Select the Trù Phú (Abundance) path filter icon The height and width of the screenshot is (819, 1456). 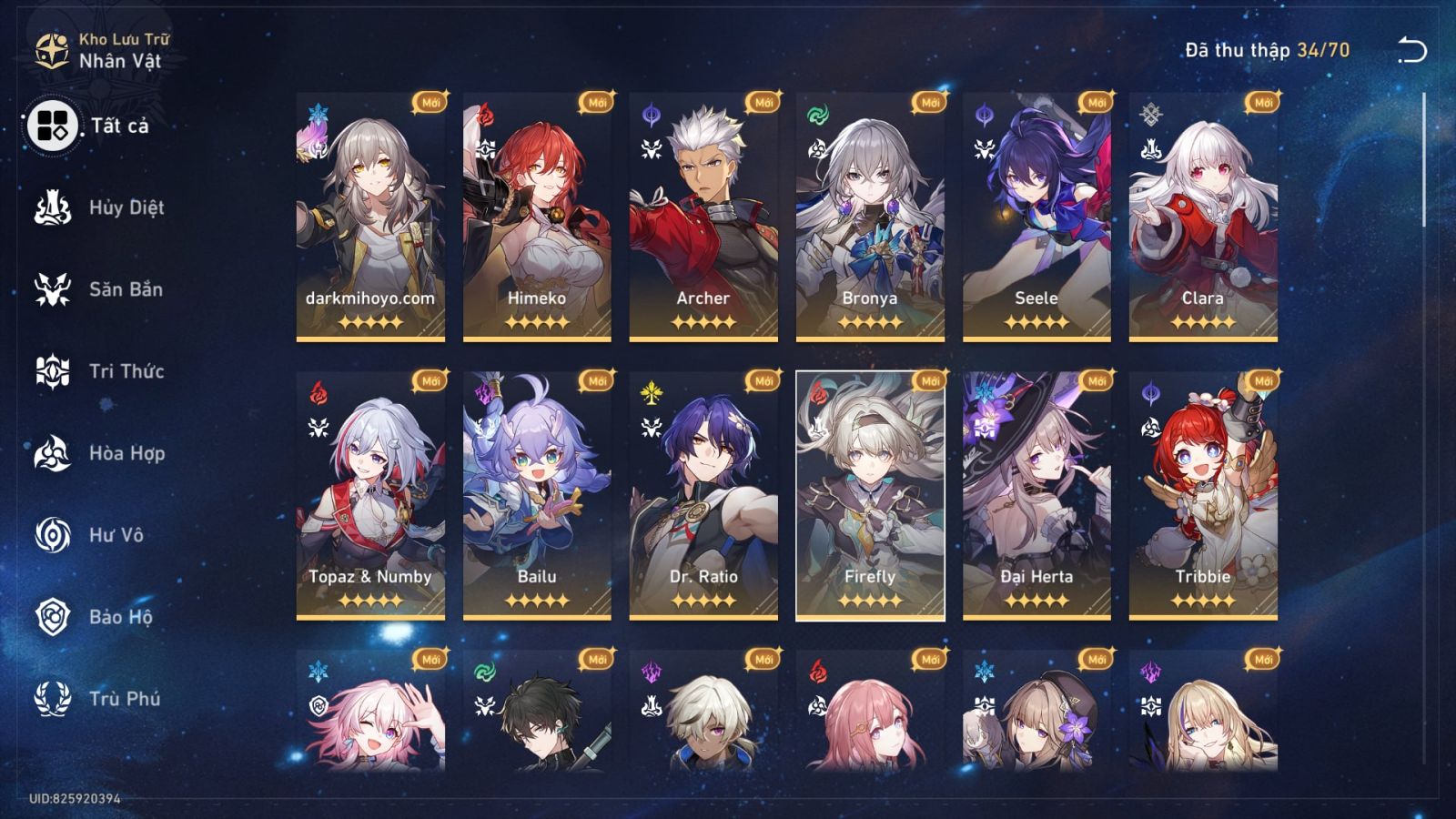click(55, 699)
